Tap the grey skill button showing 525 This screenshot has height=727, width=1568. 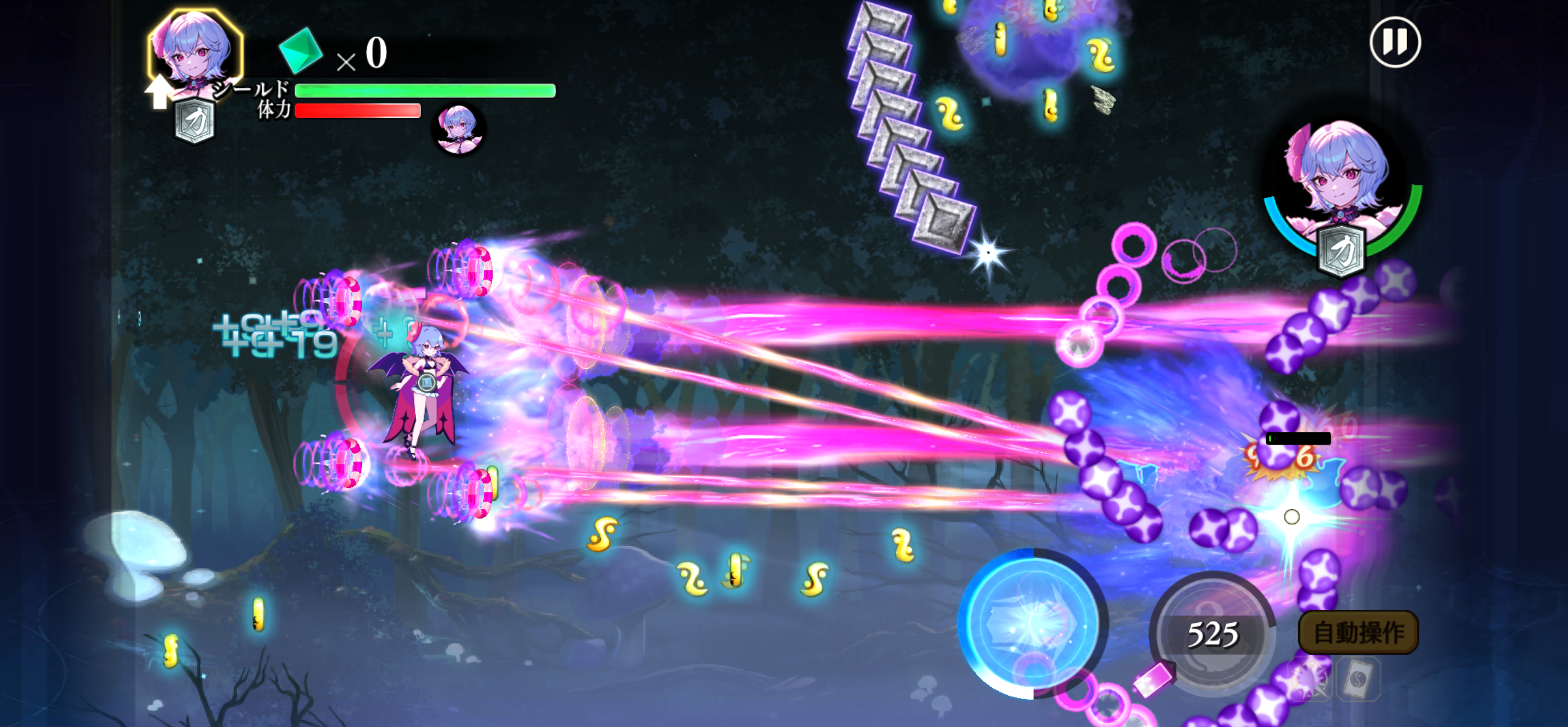click(1212, 634)
